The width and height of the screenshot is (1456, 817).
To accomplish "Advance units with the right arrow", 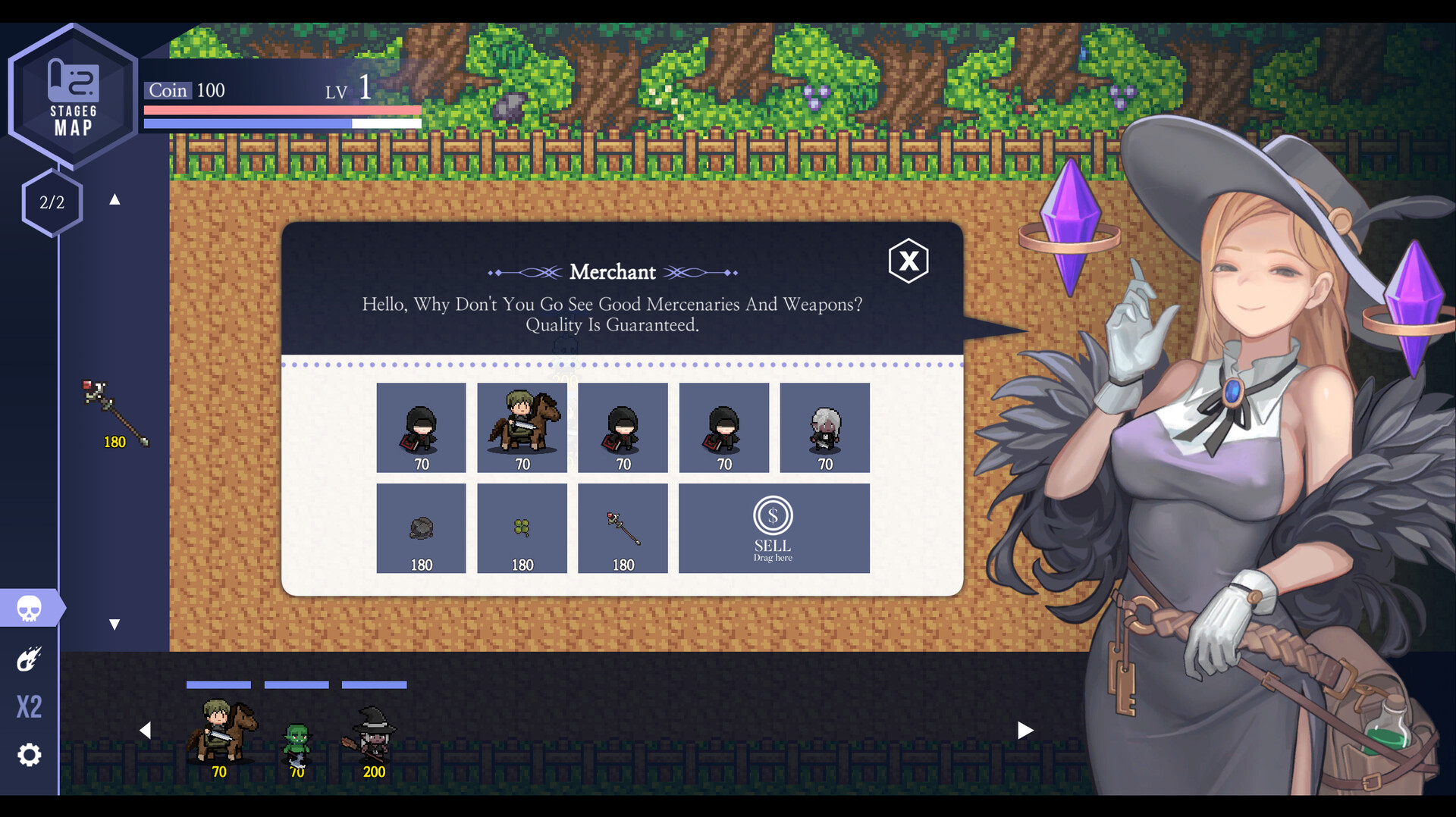I will click(1025, 730).
